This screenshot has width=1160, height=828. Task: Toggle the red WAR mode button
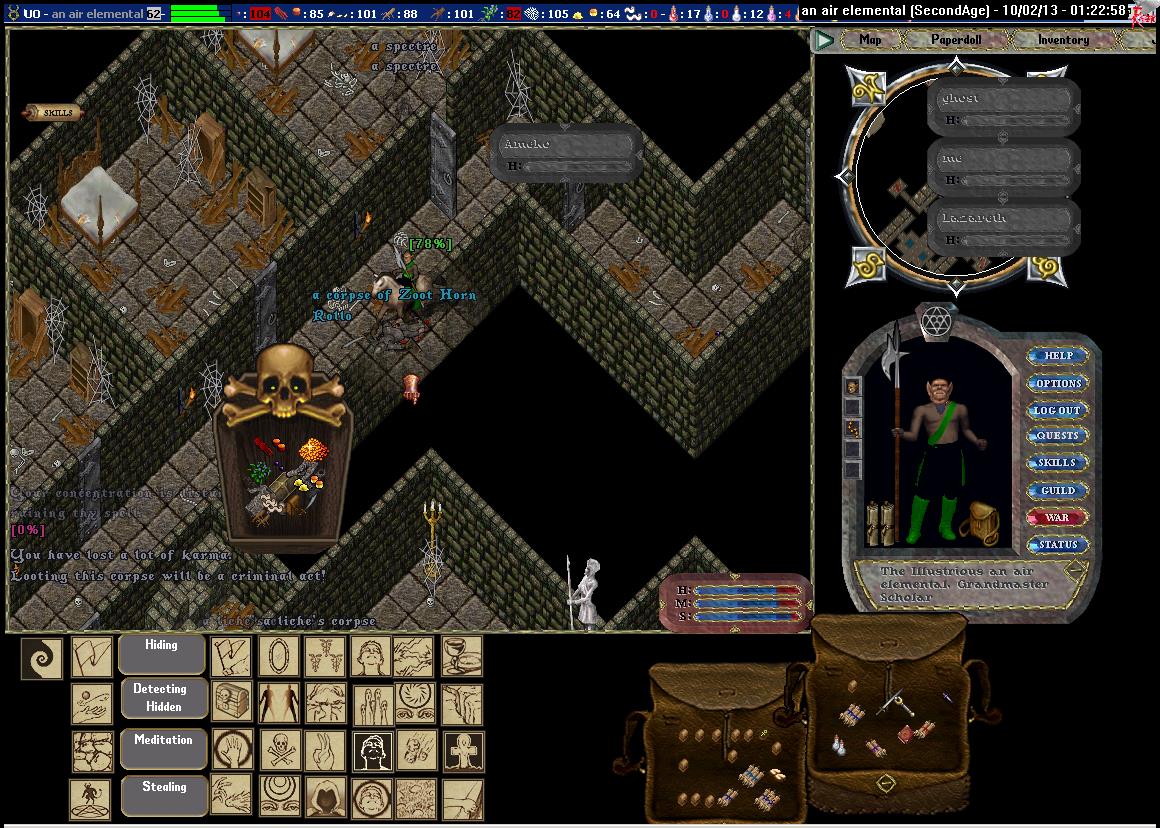coord(1058,517)
